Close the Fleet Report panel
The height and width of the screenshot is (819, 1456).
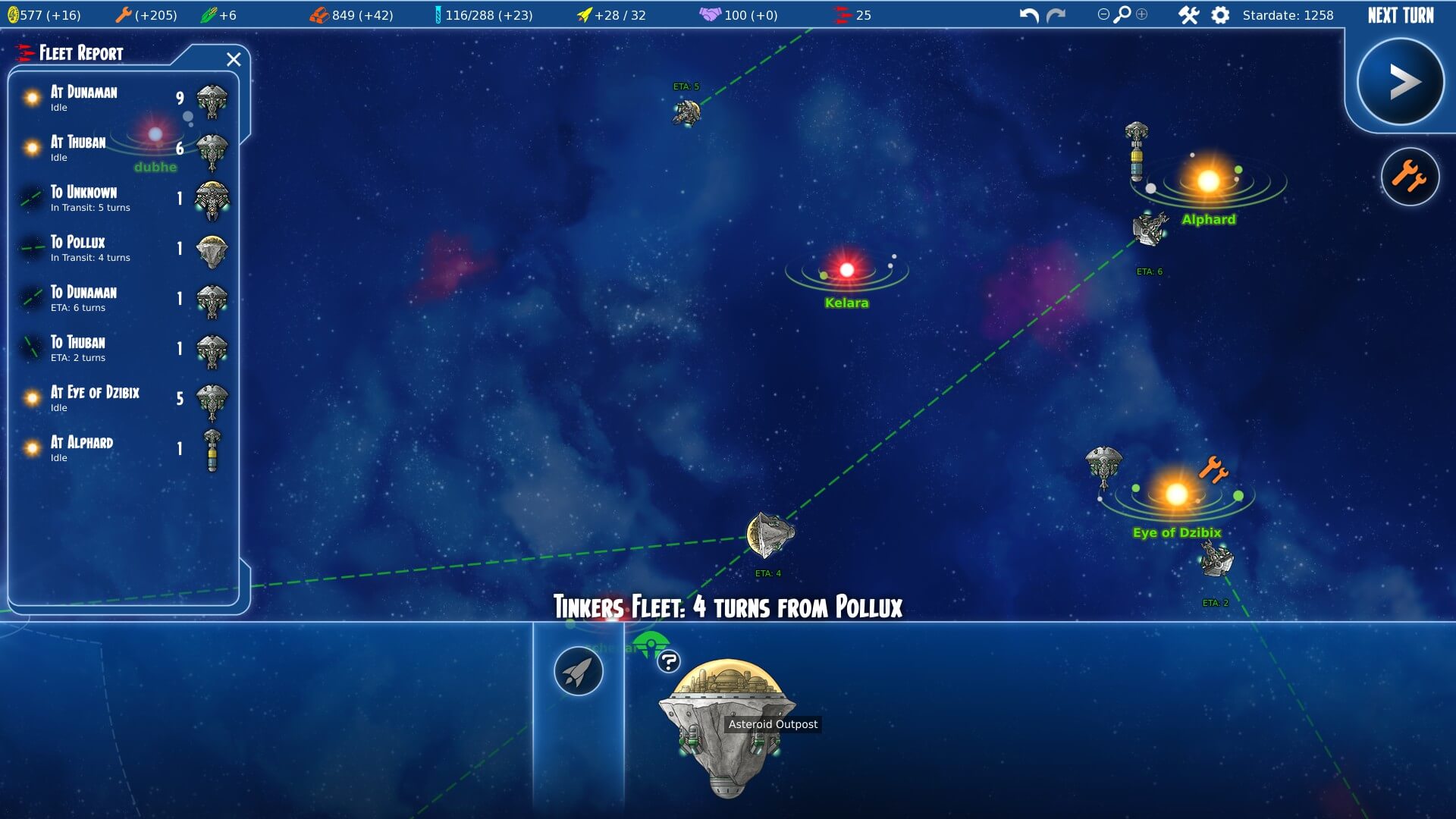click(234, 59)
